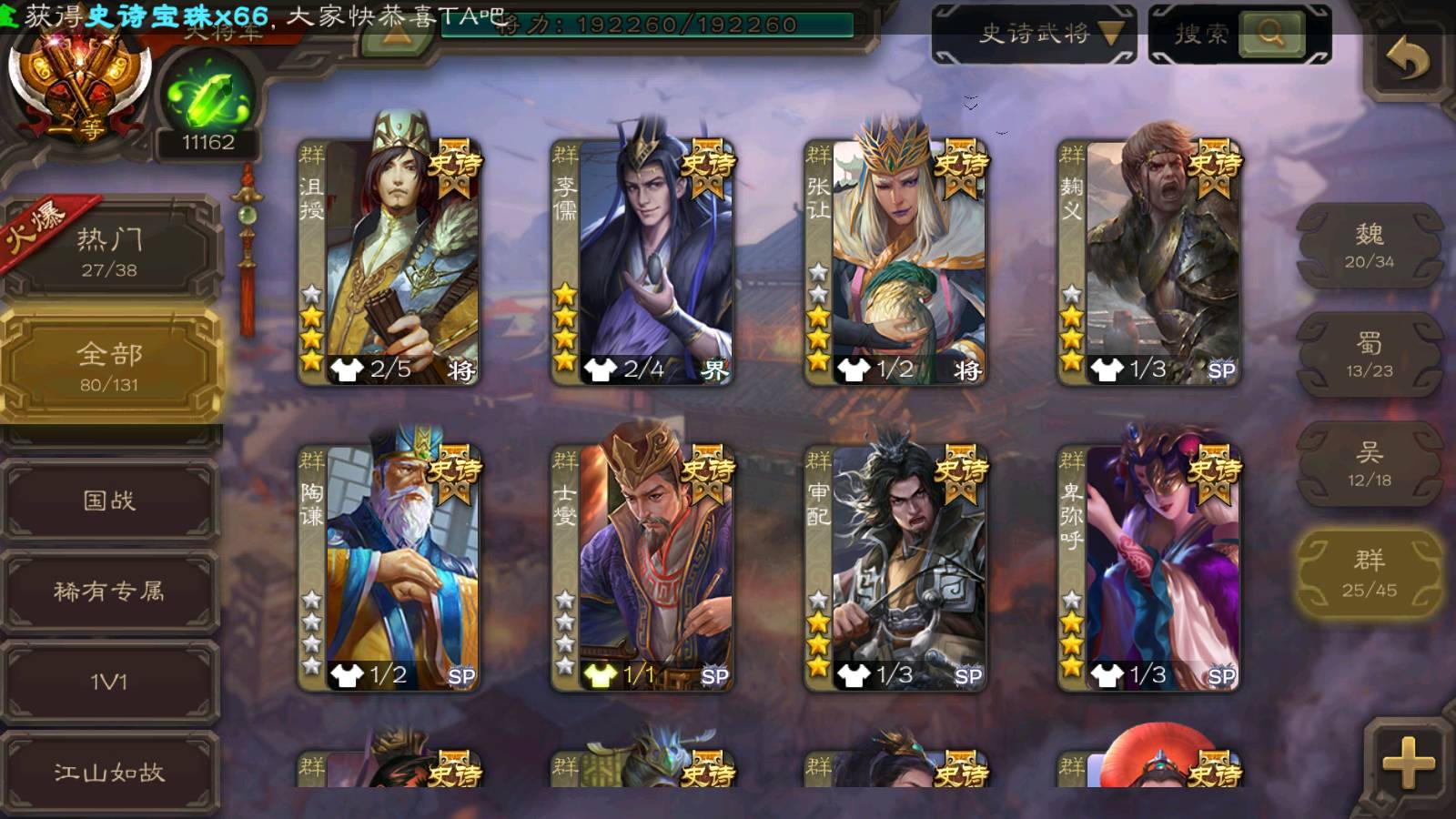The width and height of the screenshot is (1456, 819).
Task: Select the 沮授 general card
Action: (x=391, y=259)
